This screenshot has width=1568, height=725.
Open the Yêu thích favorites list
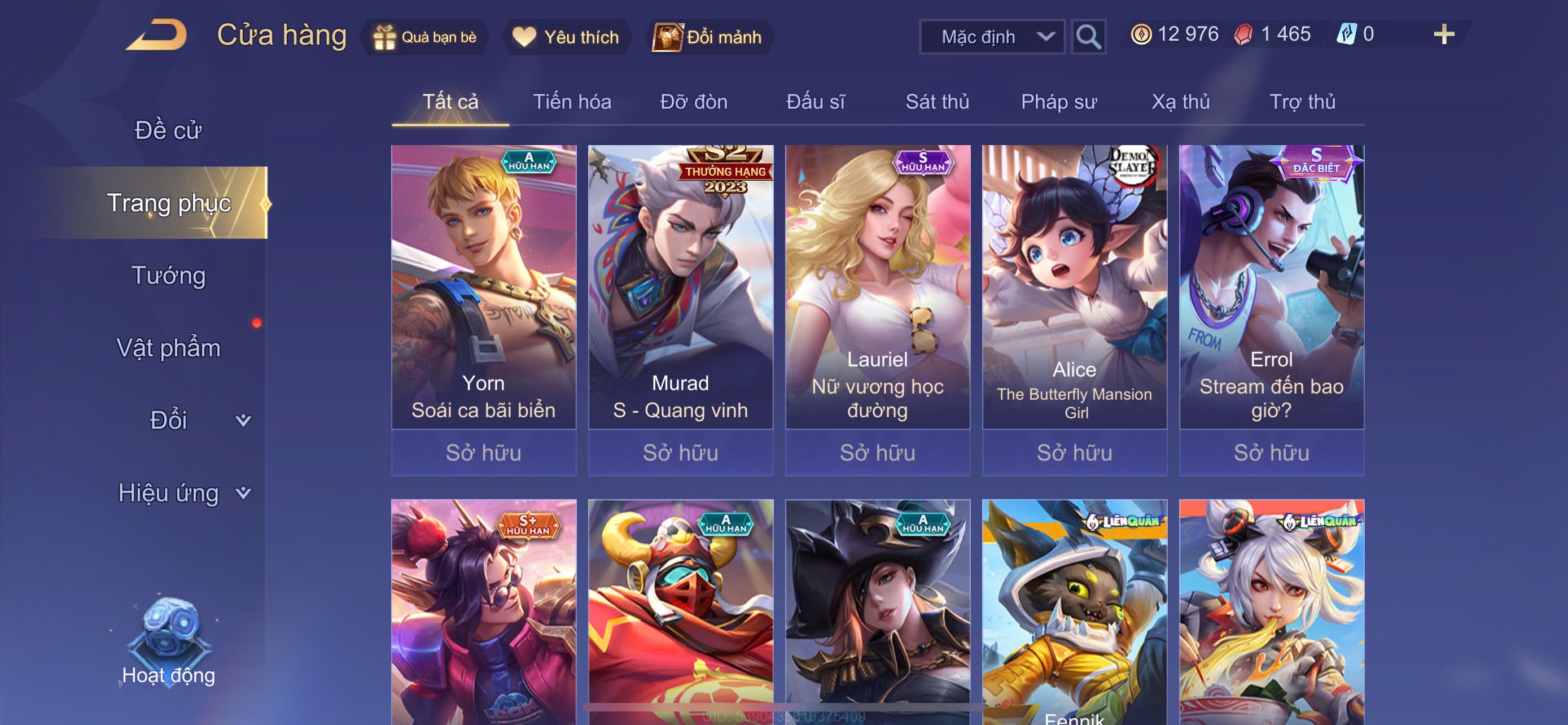click(566, 37)
